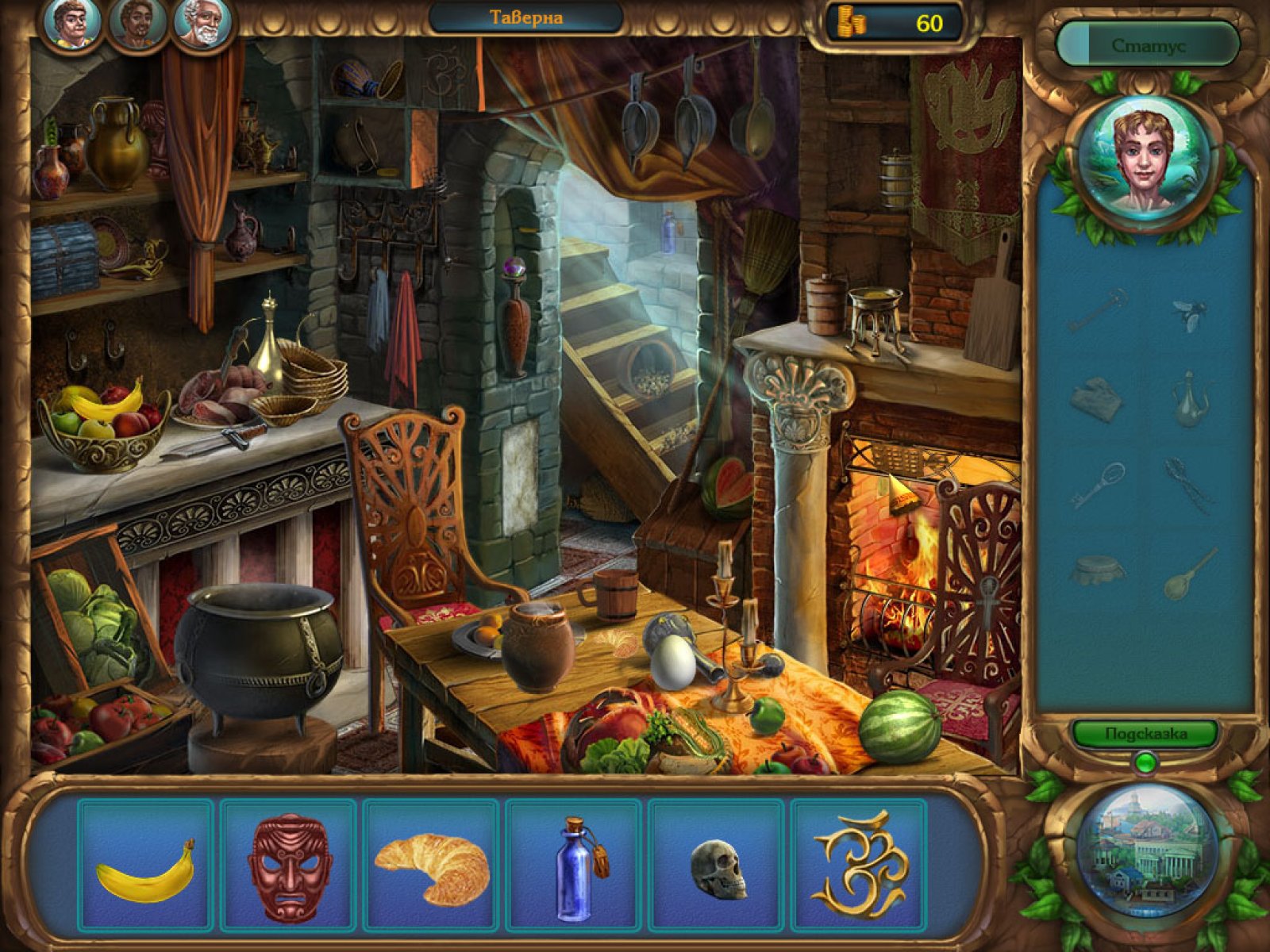Choose the red mask item slot
This screenshot has width=1270, height=952.
(x=289, y=866)
